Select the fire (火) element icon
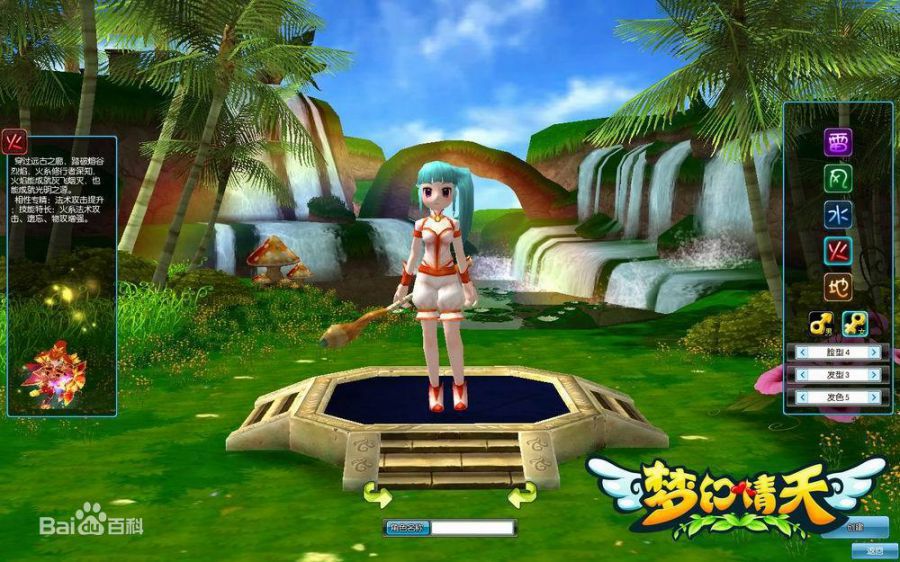 (x=838, y=251)
